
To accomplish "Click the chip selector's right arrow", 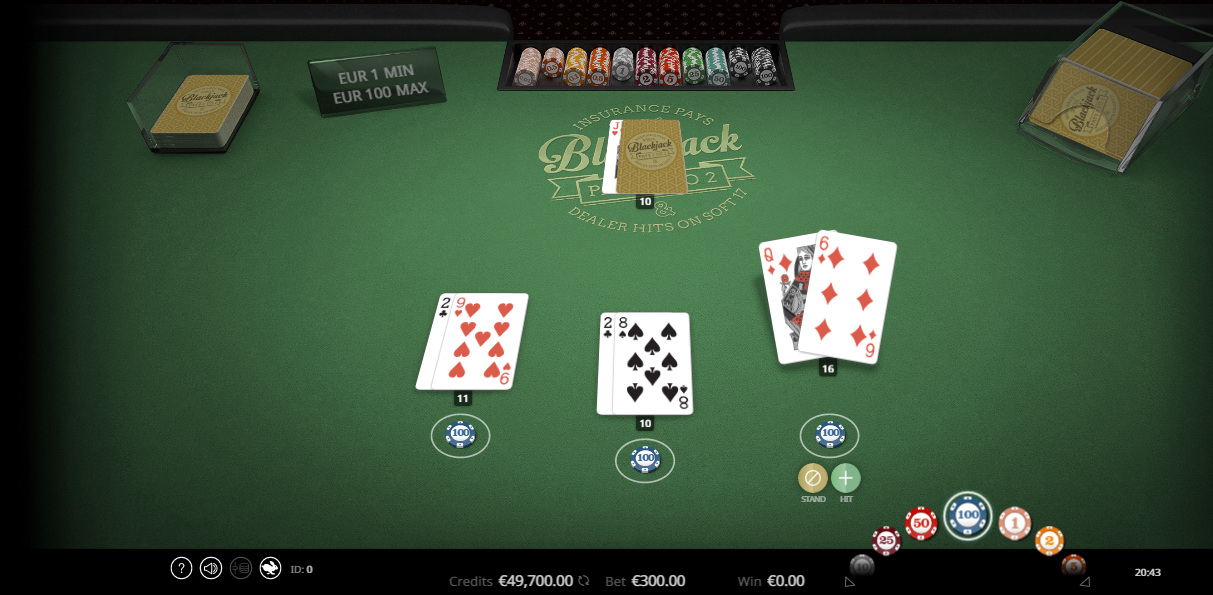I will tap(1085, 581).
